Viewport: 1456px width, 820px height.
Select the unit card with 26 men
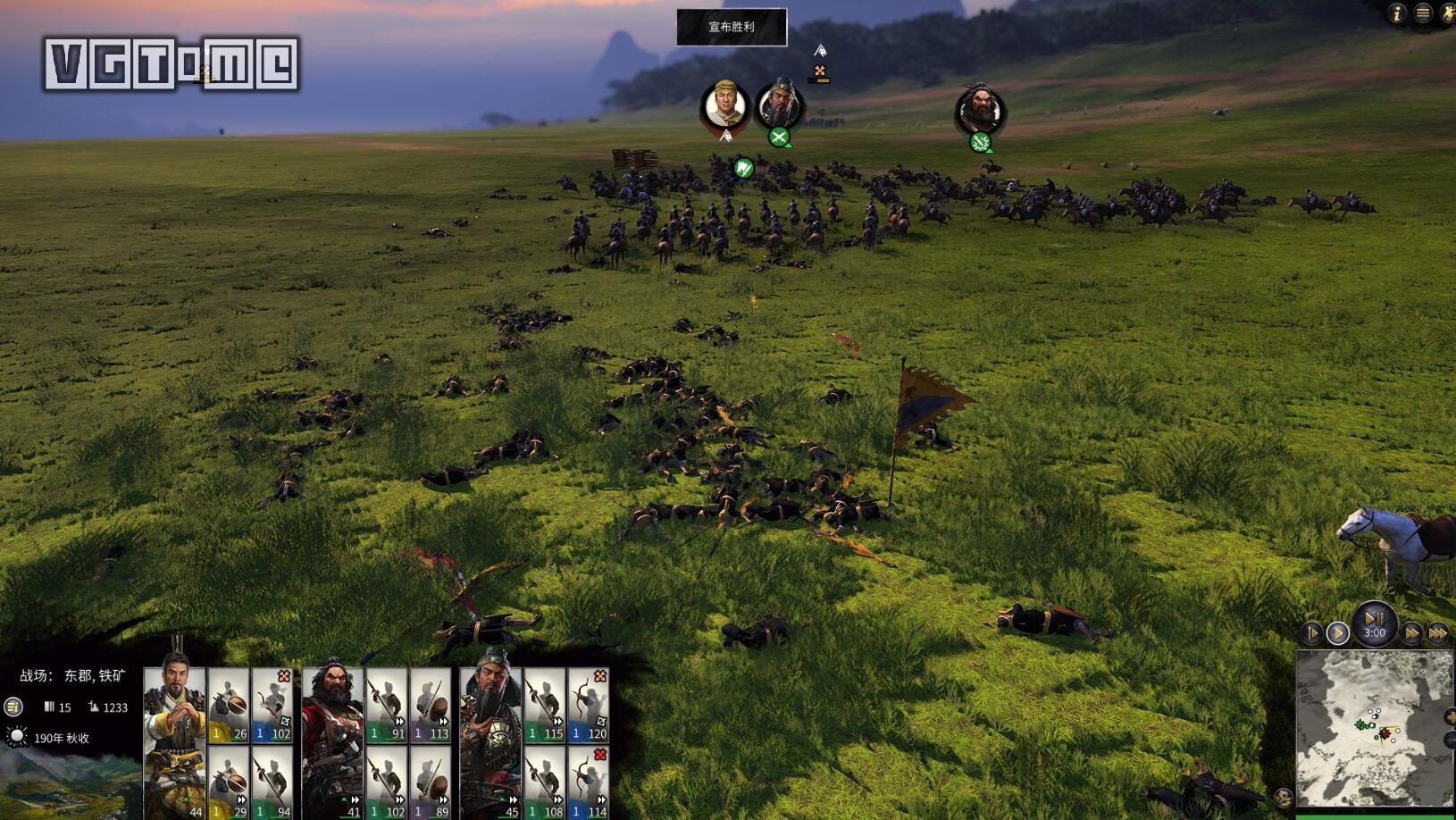(x=229, y=705)
